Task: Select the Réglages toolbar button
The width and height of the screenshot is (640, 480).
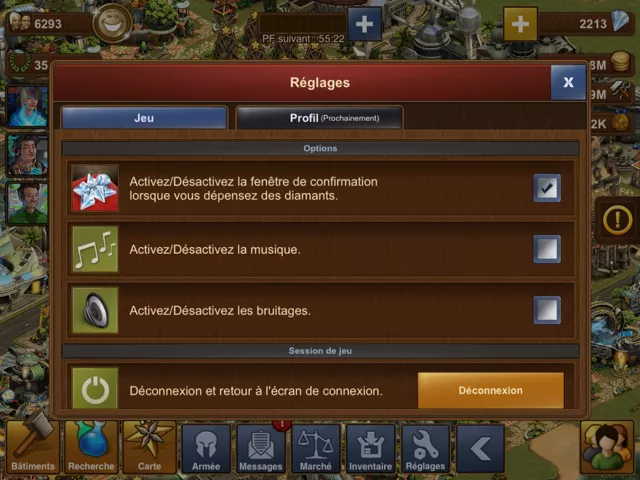Action: tap(426, 449)
